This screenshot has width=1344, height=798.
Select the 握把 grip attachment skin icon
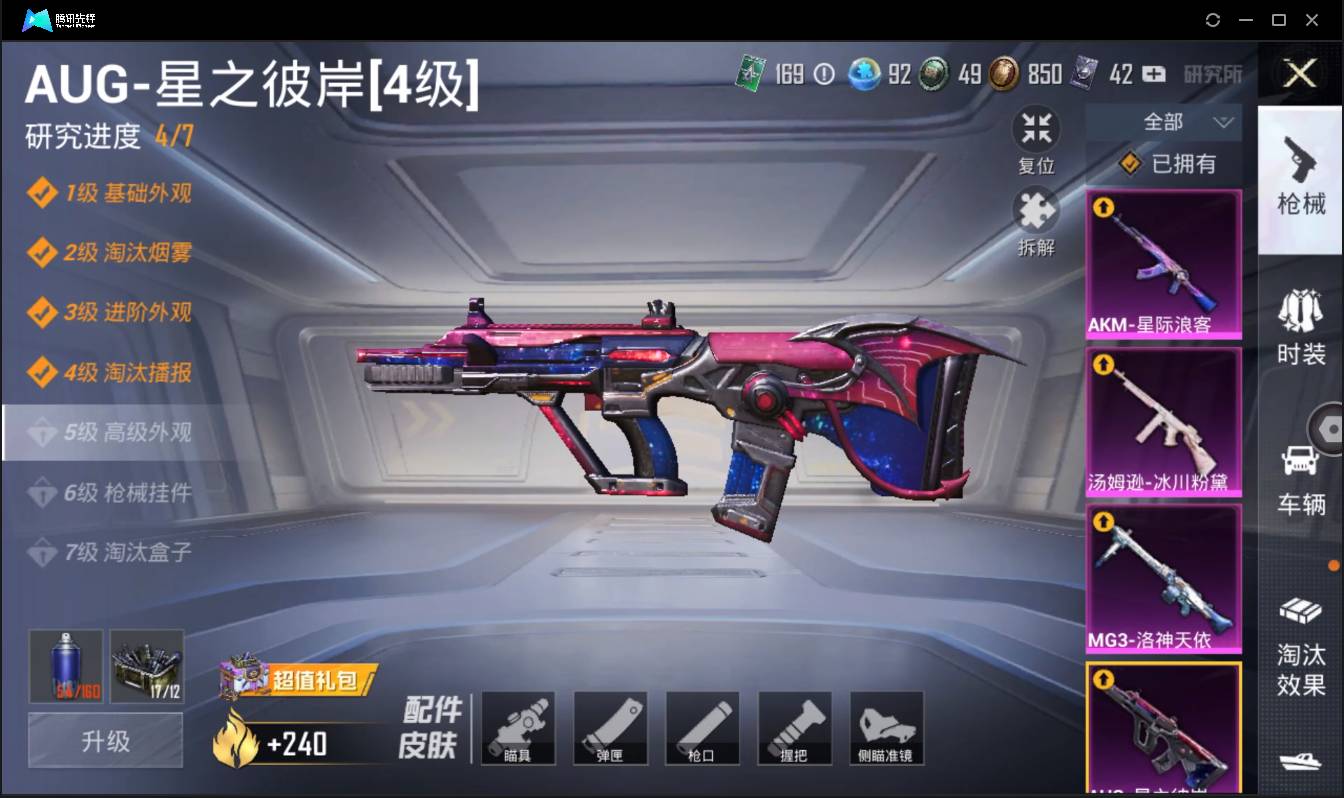(x=794, y=727)
